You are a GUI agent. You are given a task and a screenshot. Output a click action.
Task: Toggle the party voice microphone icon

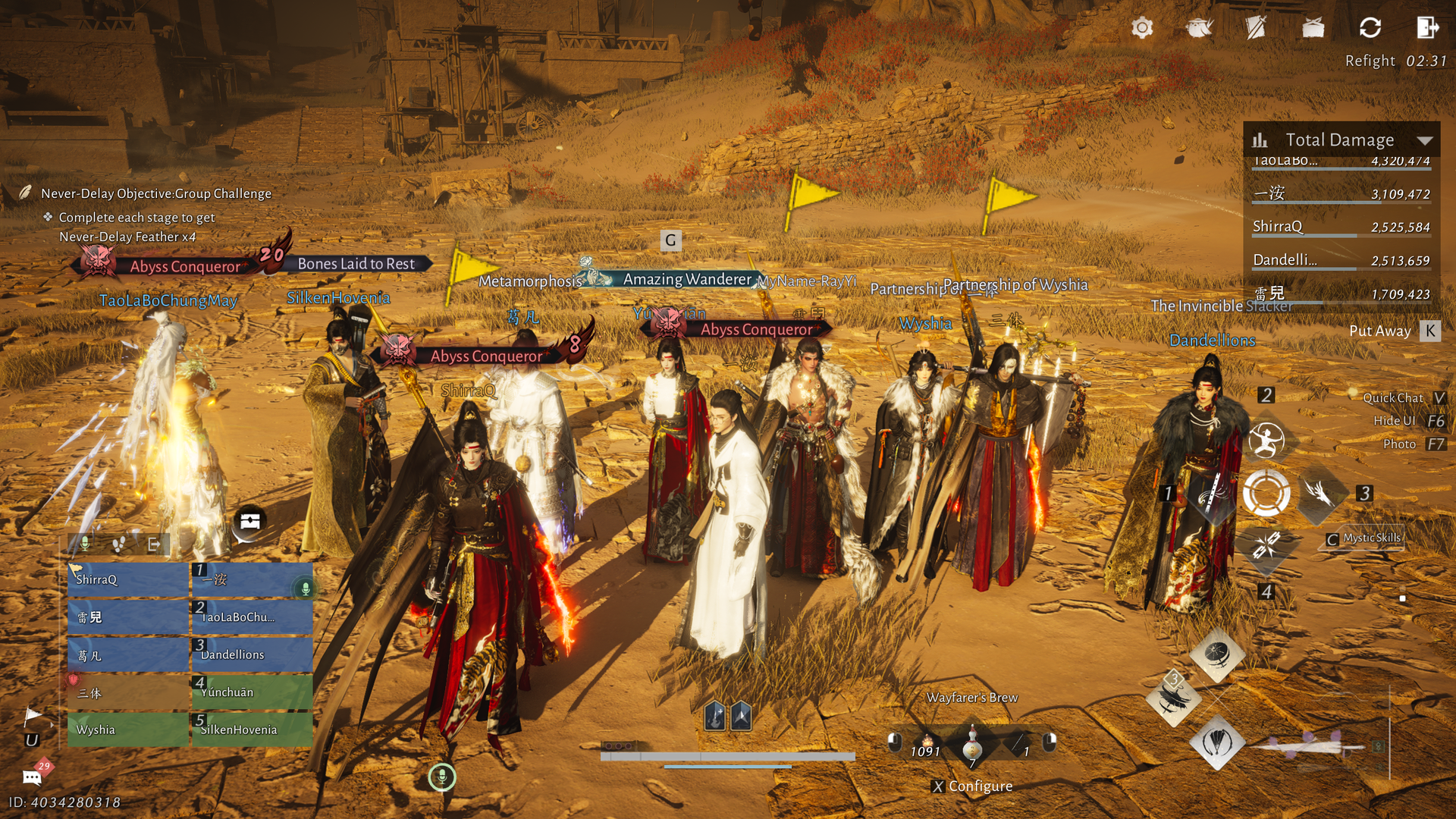pyautogui.click(x=85, y=543)
